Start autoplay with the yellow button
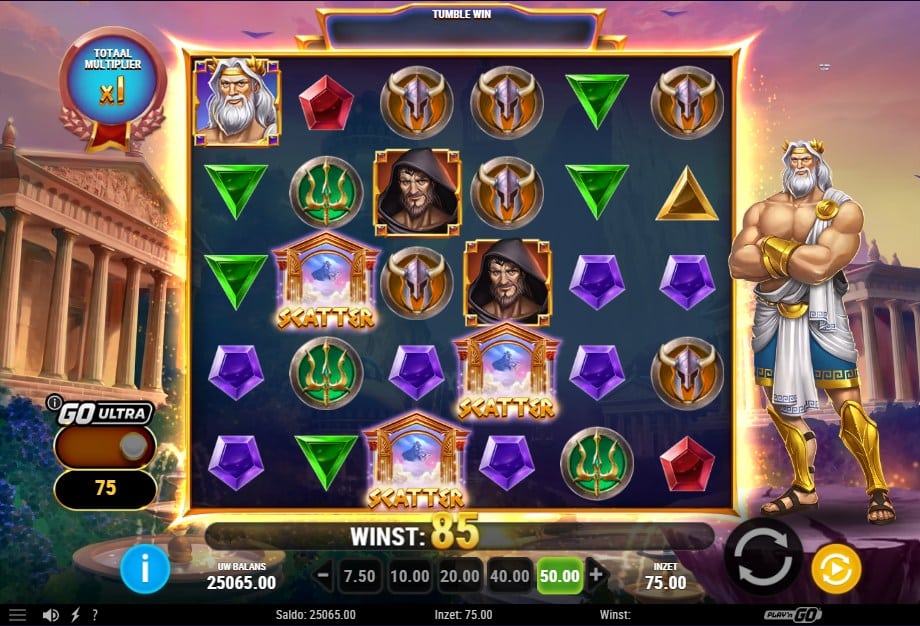The image size is (920, 626). (x=836, y=569)
